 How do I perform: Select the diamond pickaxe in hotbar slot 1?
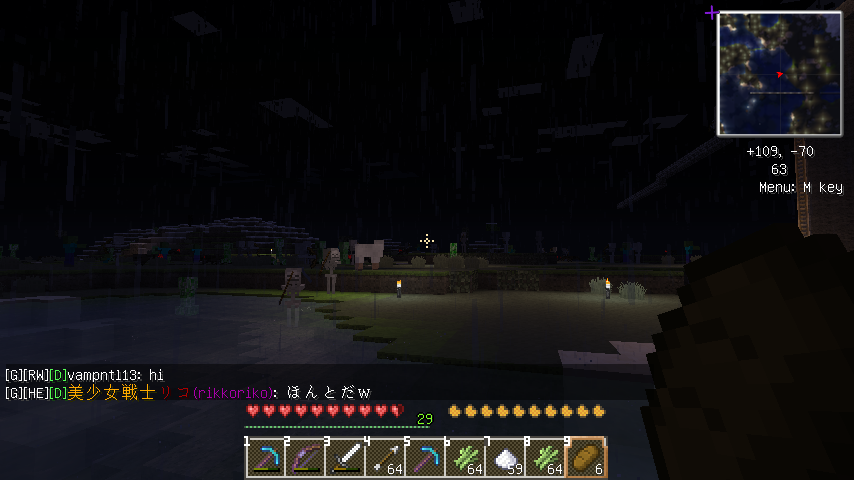[x=265, y=458]
